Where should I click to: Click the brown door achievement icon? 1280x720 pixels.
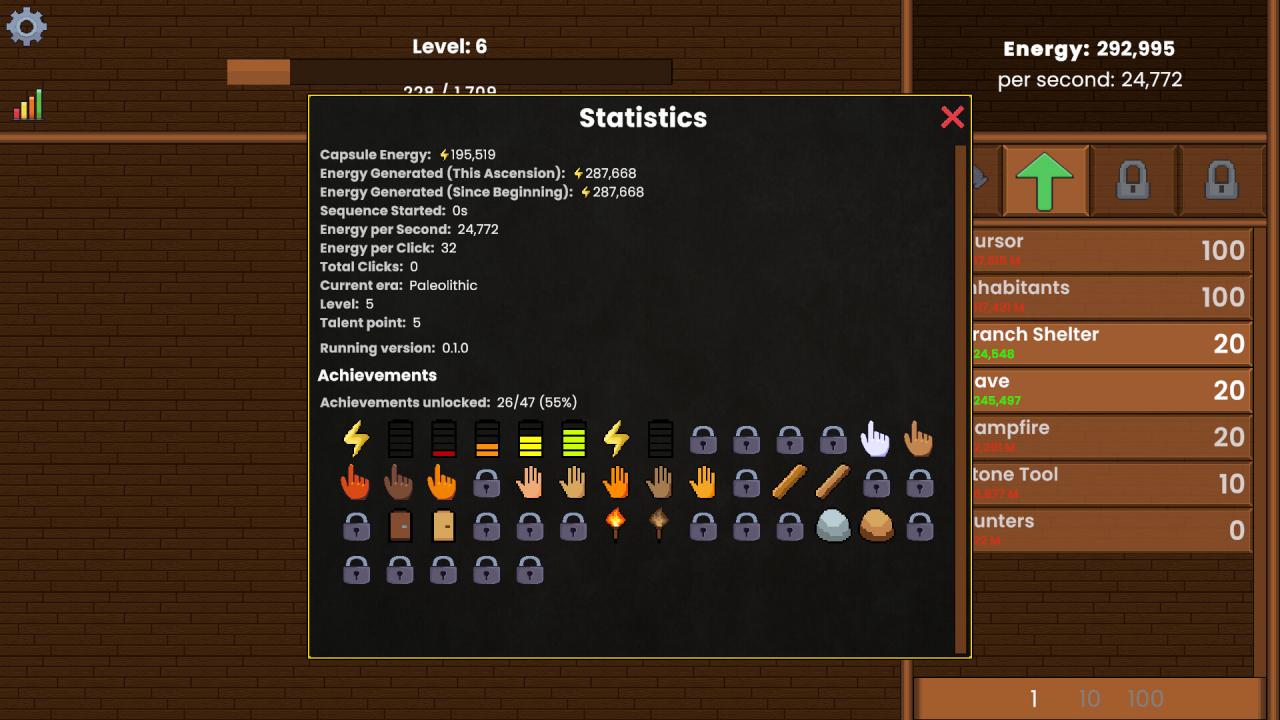[400, 525]
